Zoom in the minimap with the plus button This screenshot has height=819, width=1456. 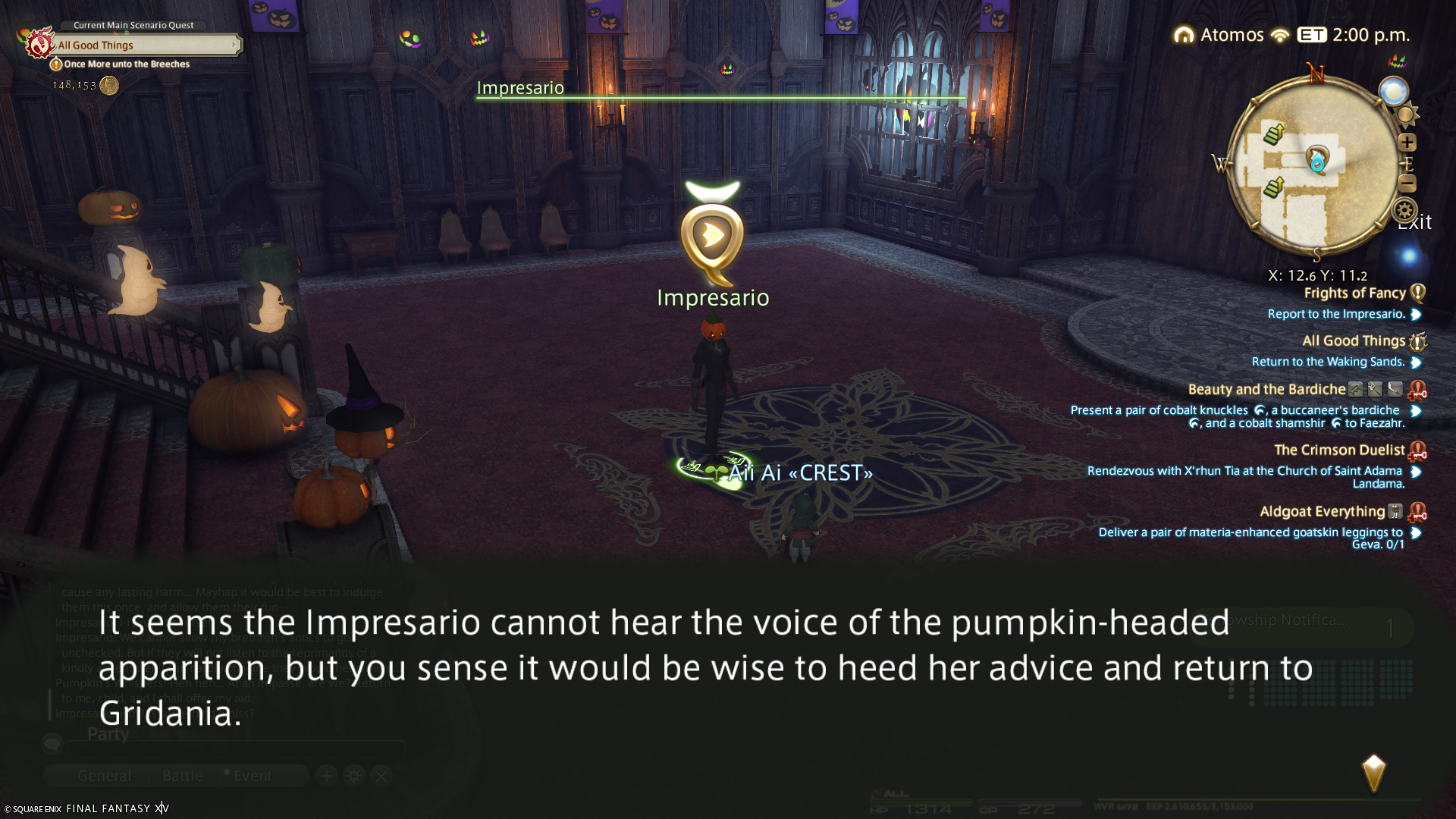click(1407, 143)
